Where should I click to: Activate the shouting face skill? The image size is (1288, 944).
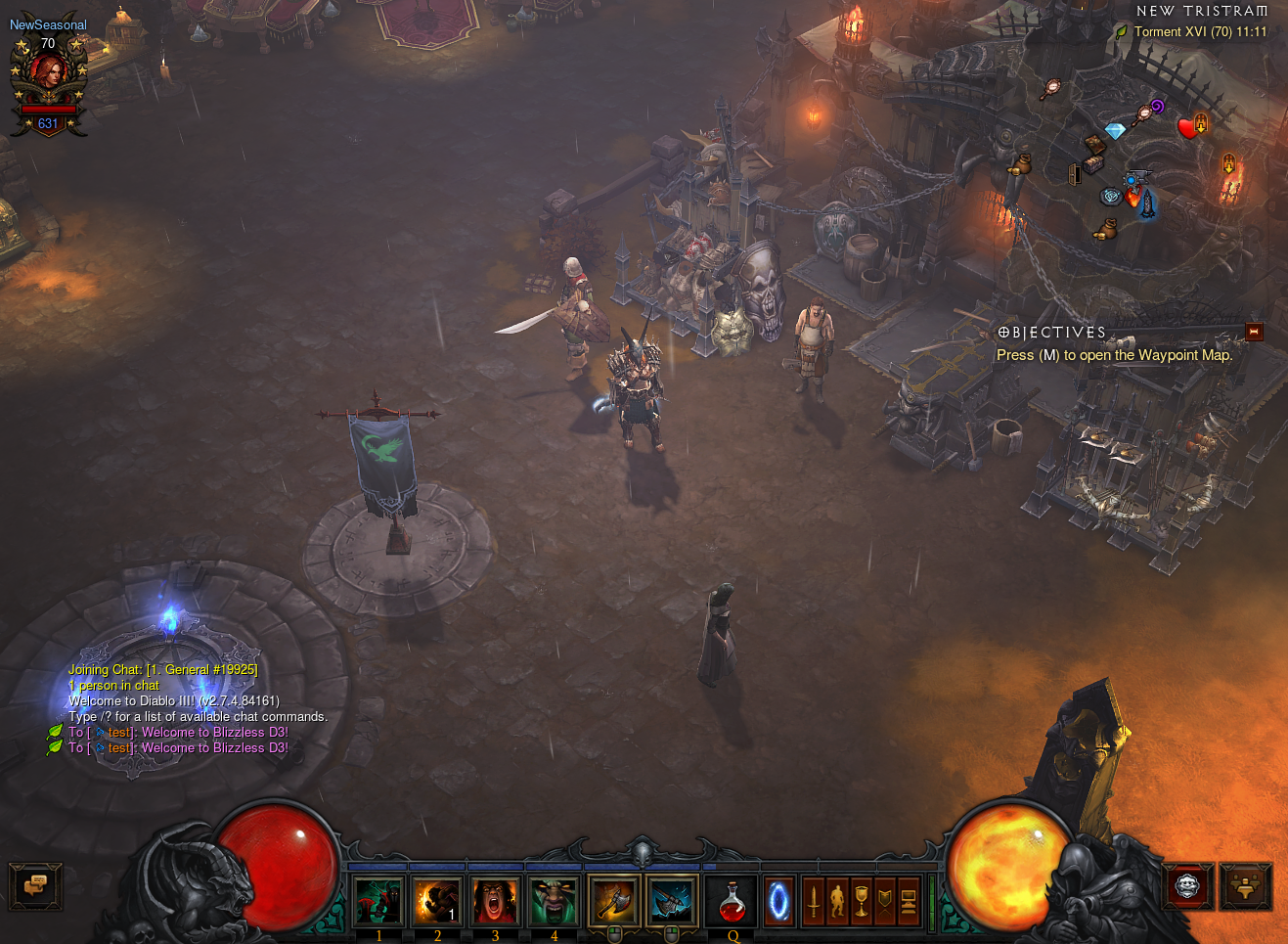click(495, 901)
